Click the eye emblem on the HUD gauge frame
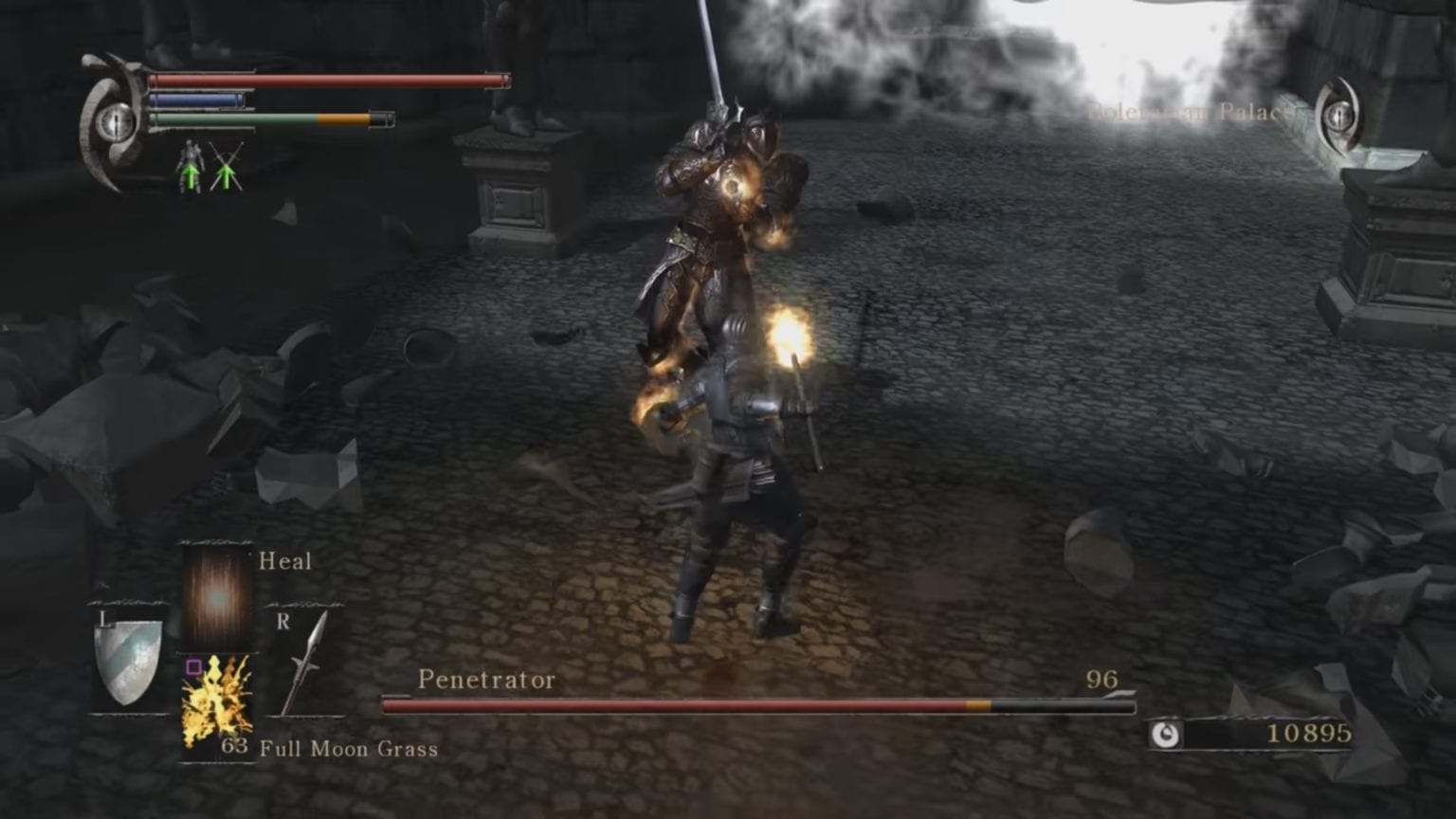The image size is (1456, 819). pos(116,123)
